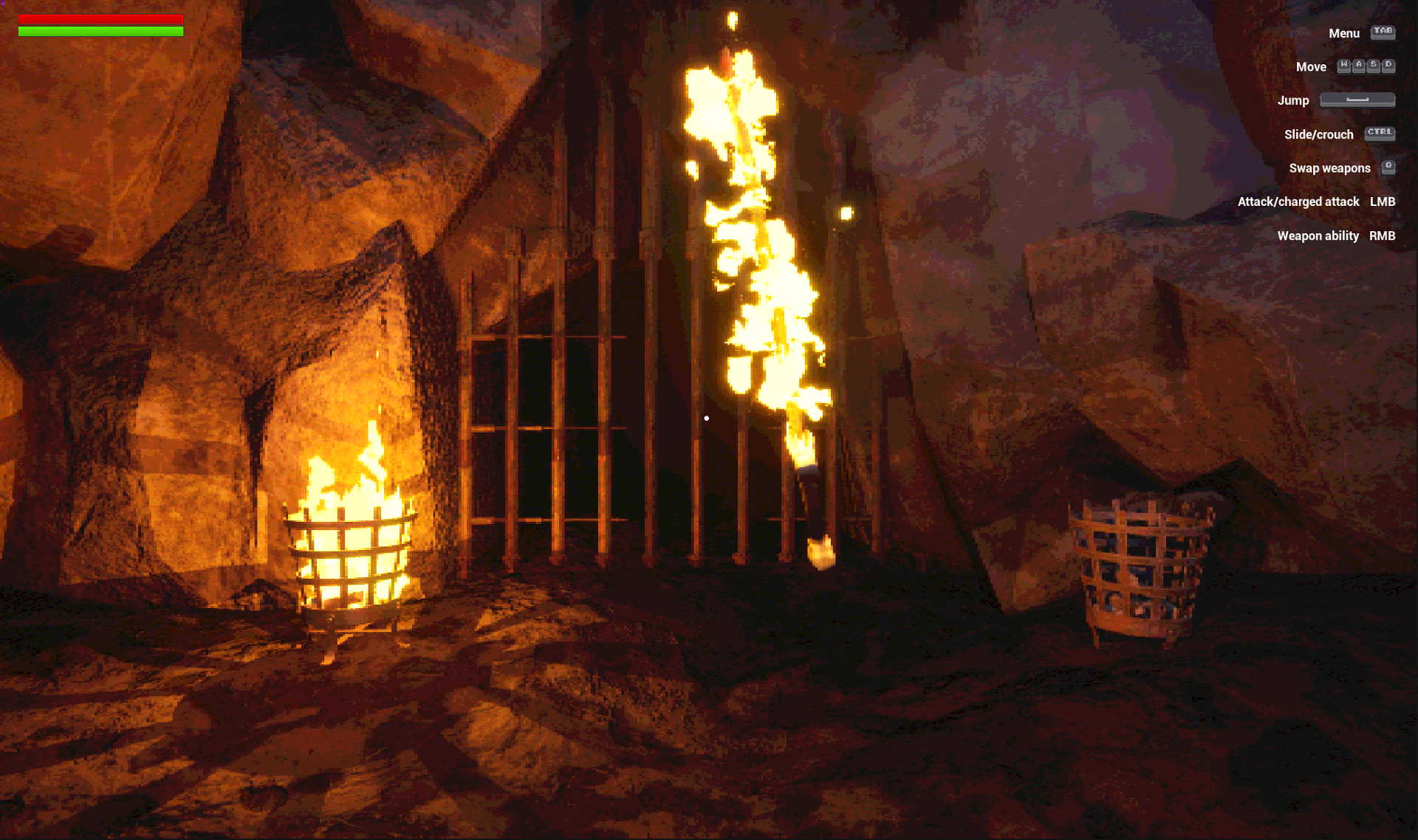Click the LMB text for Attack/charged attack

coord(1382,202)
